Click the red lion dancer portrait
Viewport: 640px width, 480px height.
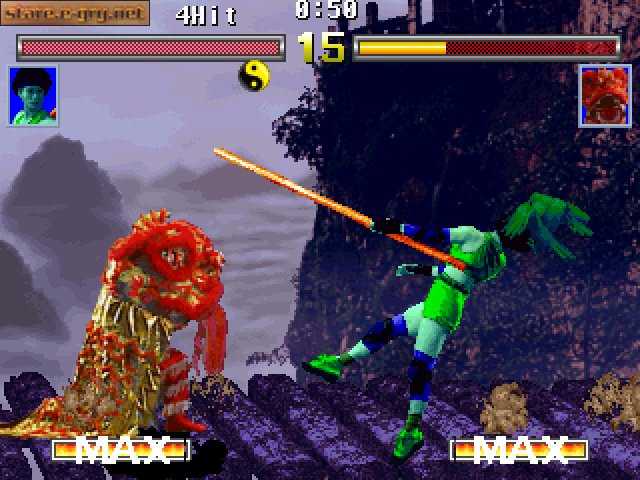(x=605, y=96)
